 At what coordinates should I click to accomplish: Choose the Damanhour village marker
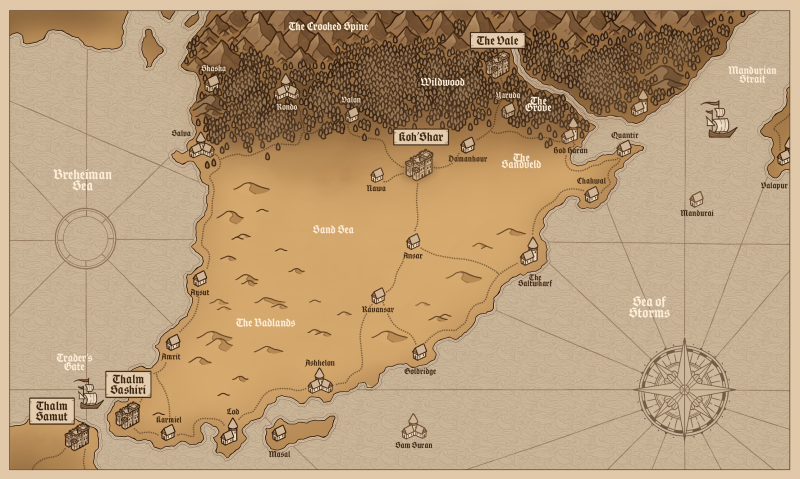(467, 145)
